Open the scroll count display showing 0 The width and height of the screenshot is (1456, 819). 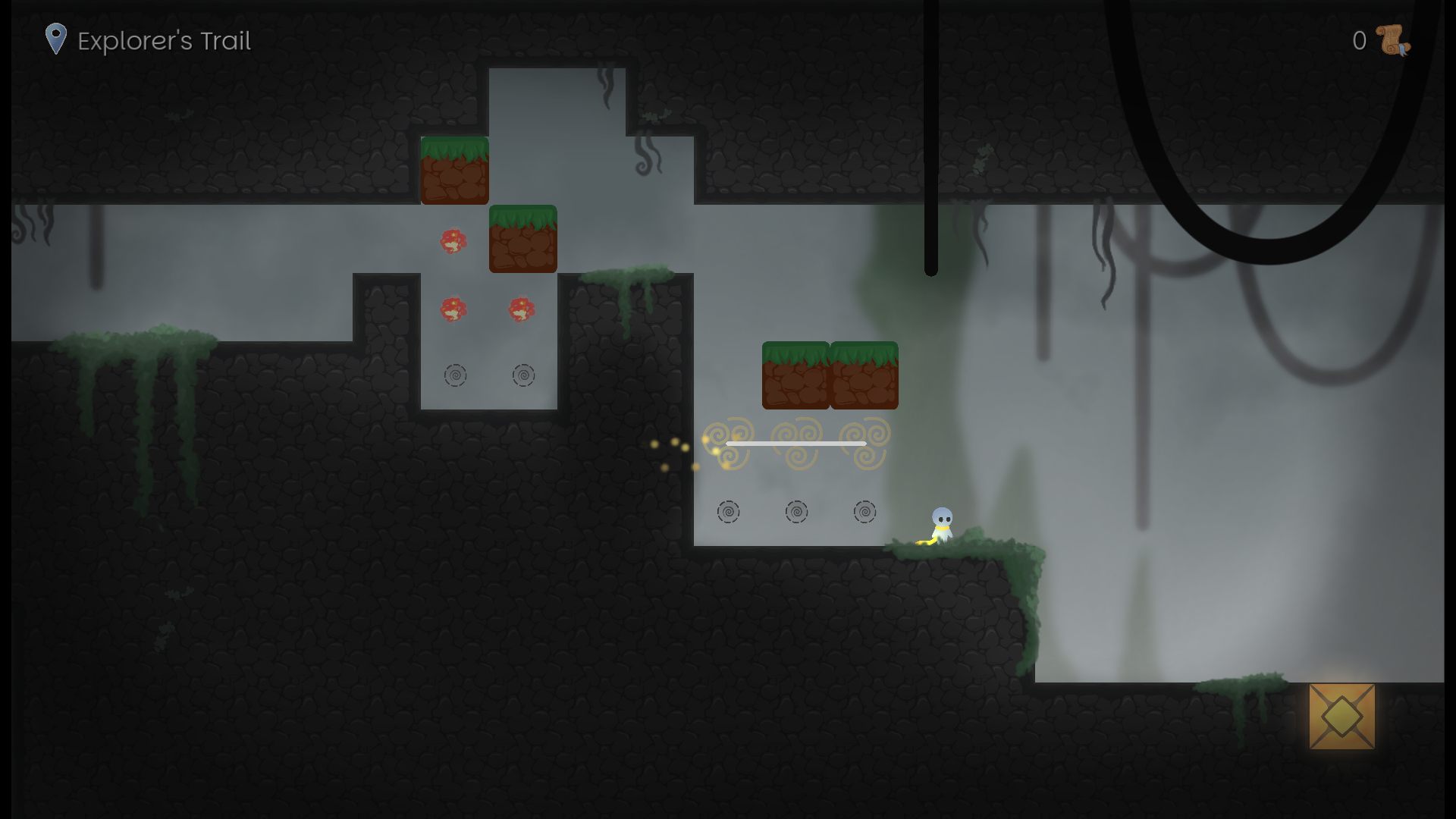[x=1358, y=42]
